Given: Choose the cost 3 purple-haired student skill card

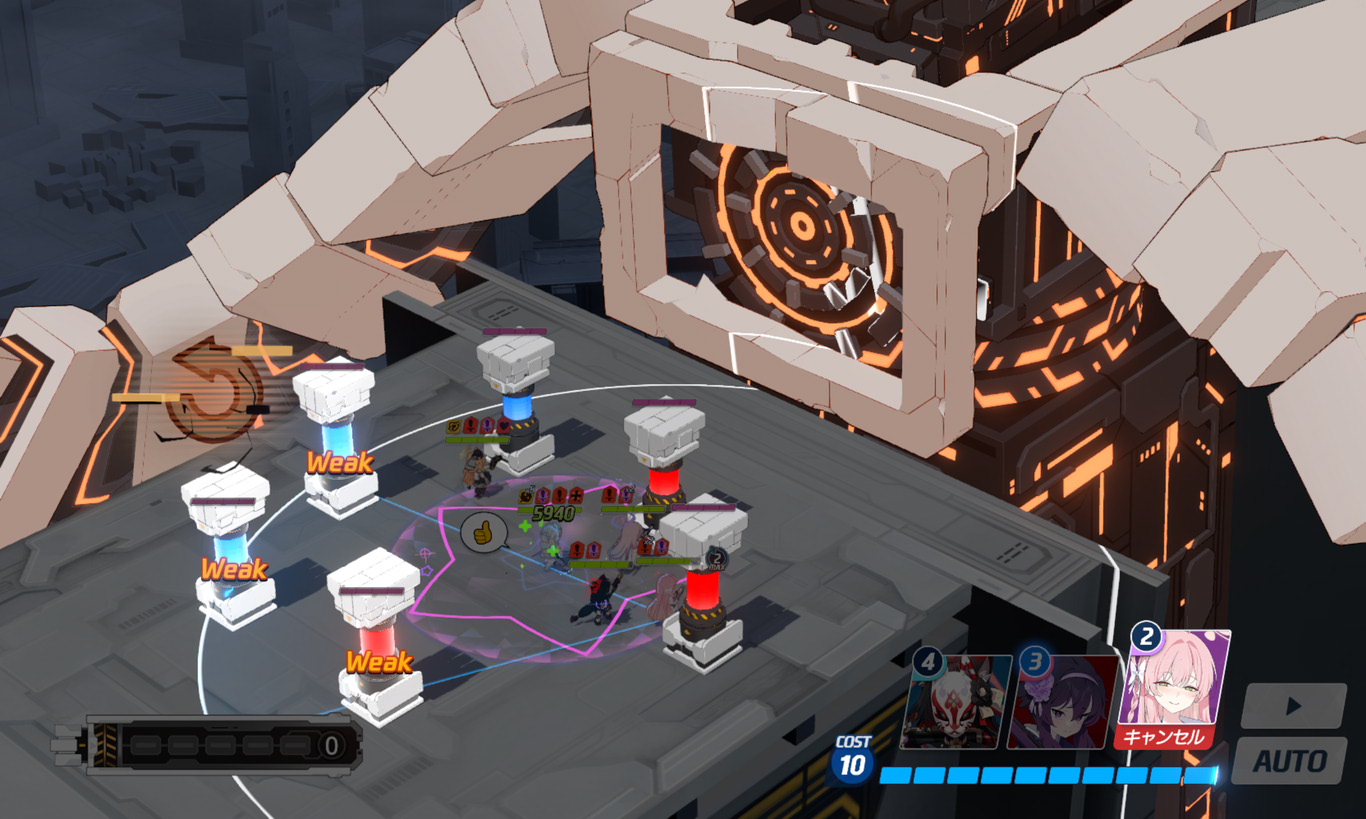Looking at the screenshot, I should (1063, 702).
